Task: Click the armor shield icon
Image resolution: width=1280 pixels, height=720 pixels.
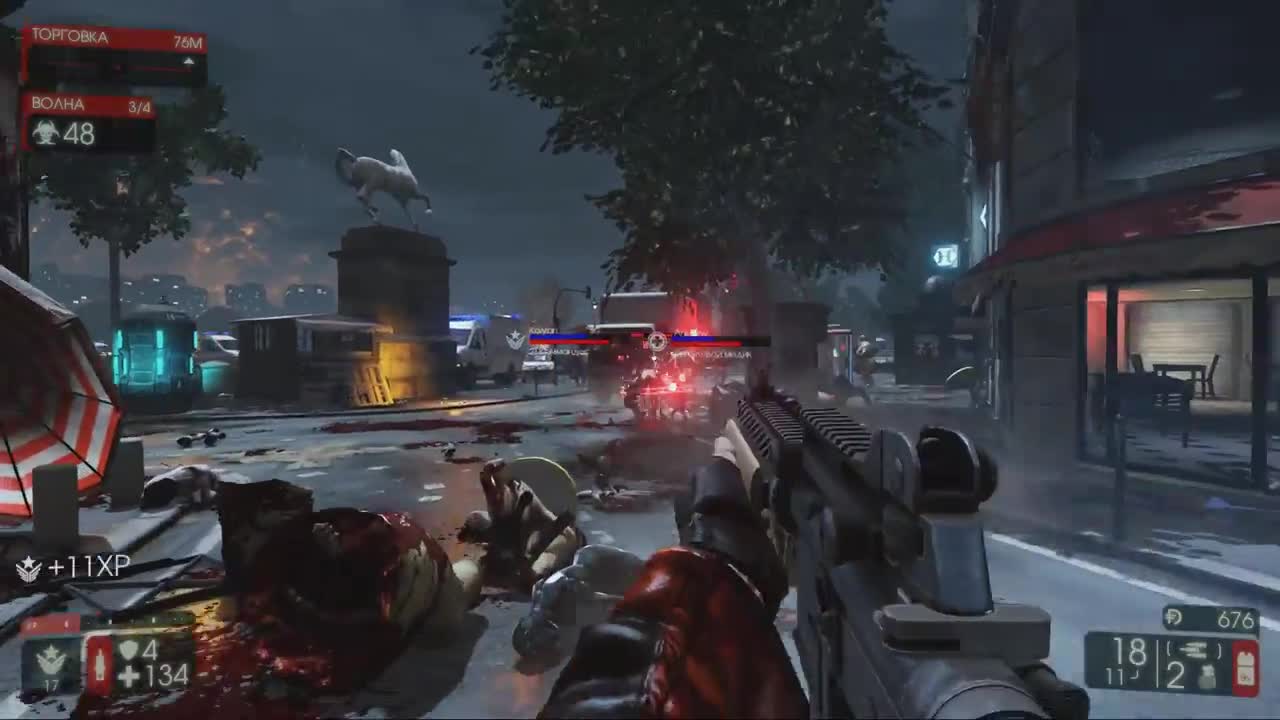Action: [x=129, y=649]
